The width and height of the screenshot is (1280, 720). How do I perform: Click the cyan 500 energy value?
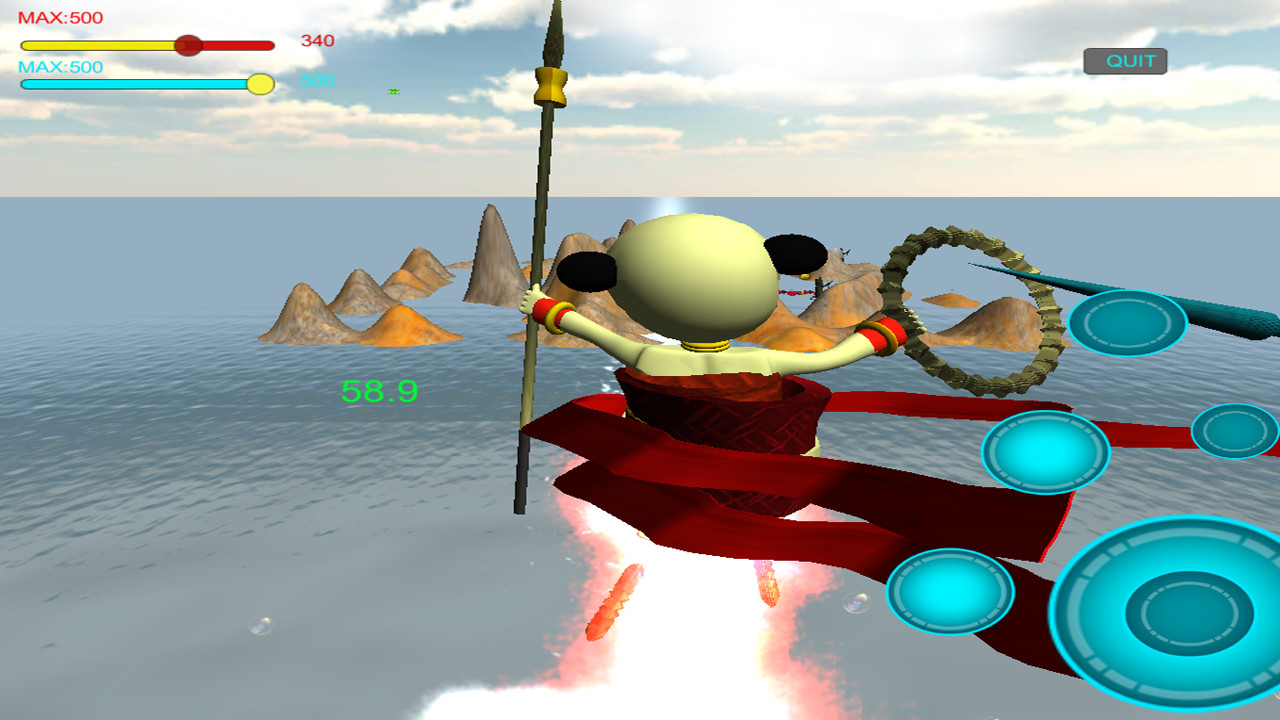(316, 78)
